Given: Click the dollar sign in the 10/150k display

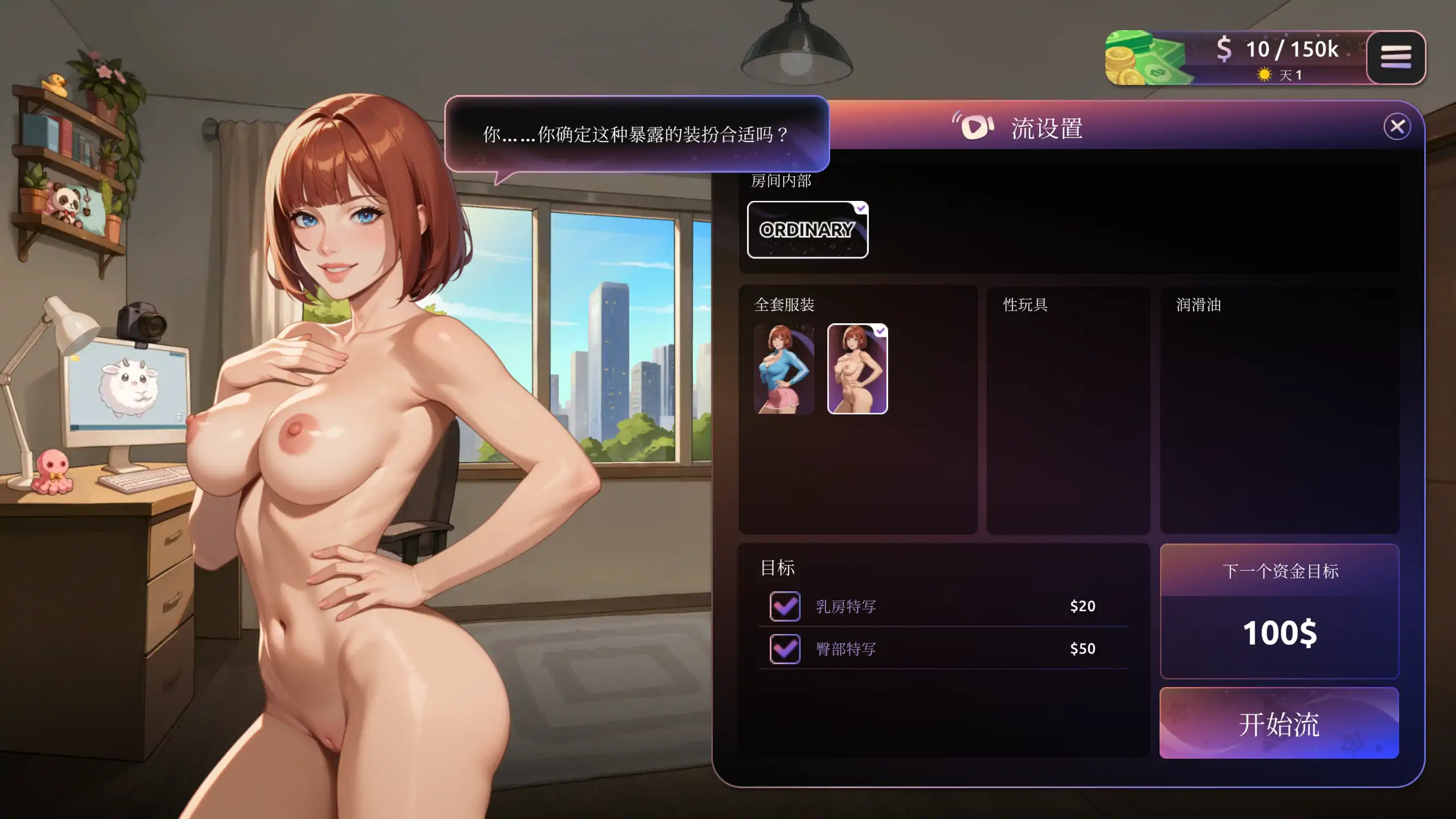Looking at the screenshot, I should click(1225, 50).
